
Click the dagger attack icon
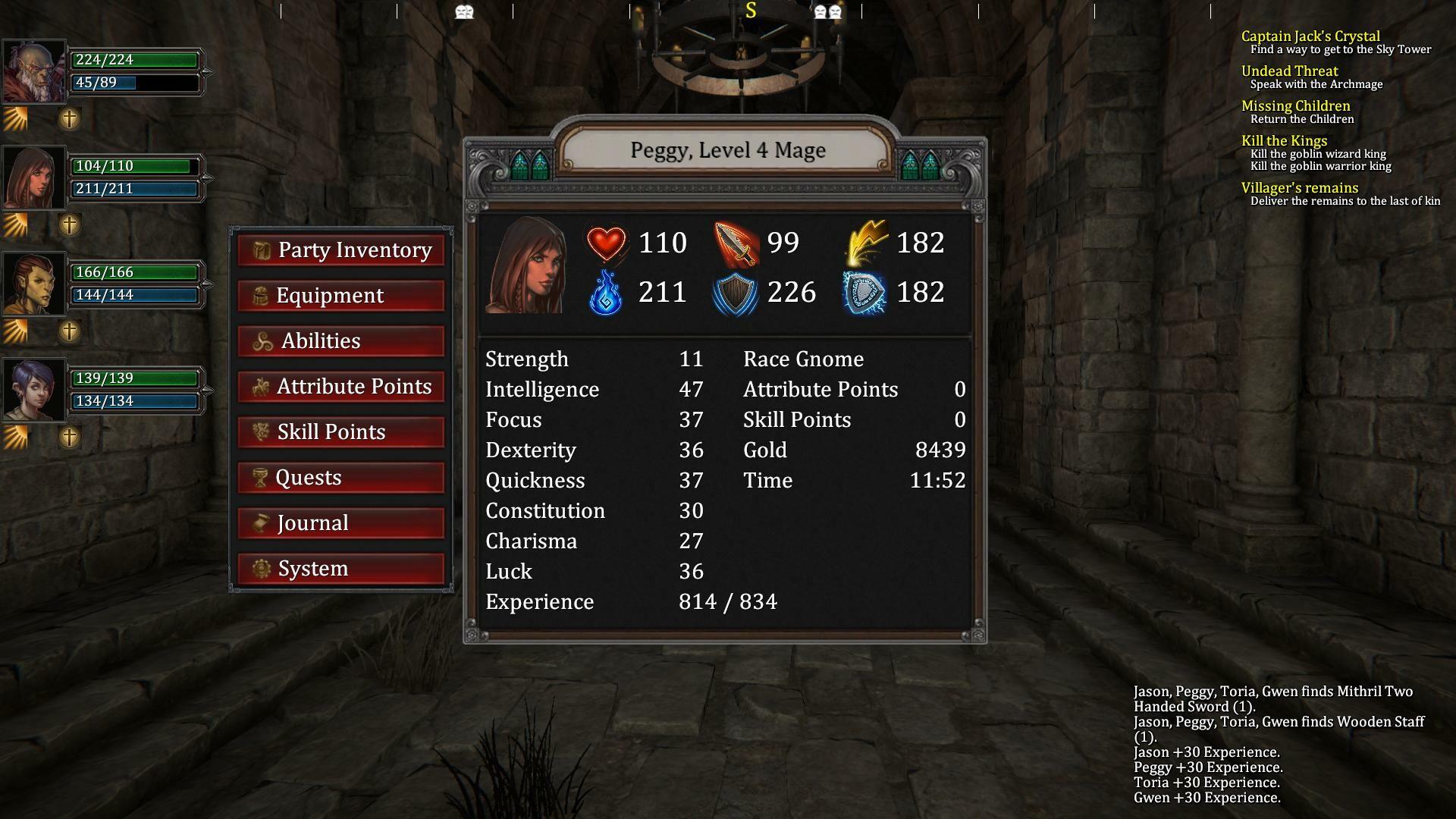click(738, 243)
